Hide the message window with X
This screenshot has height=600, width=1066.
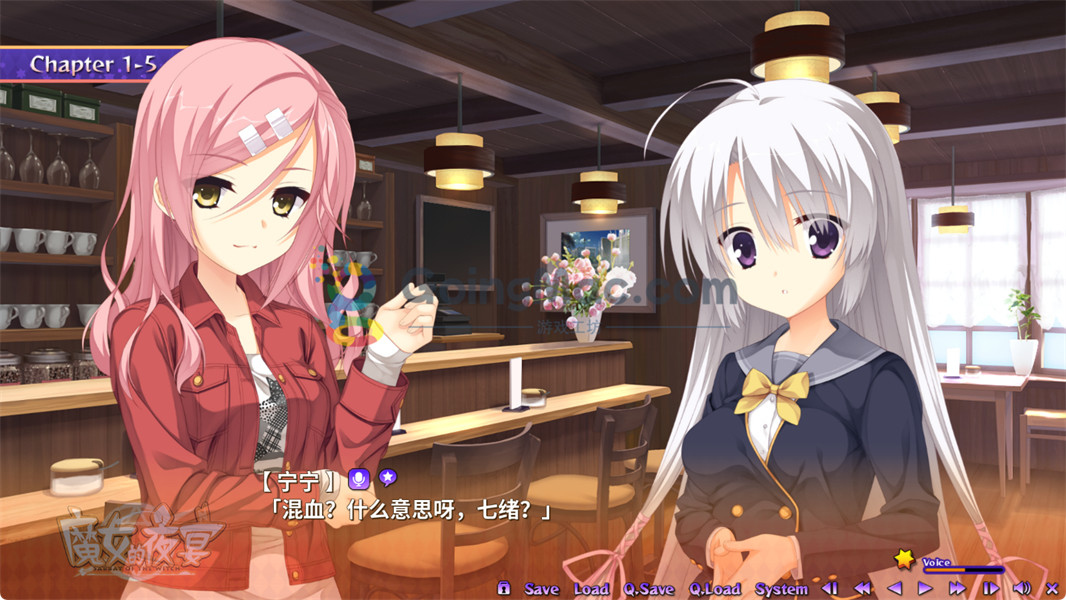coord(1051,588)
